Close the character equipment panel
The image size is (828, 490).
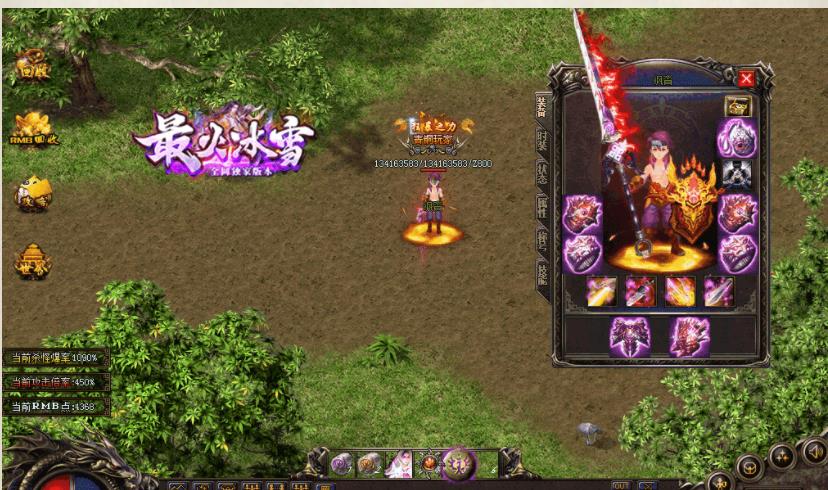click(746, 79)
